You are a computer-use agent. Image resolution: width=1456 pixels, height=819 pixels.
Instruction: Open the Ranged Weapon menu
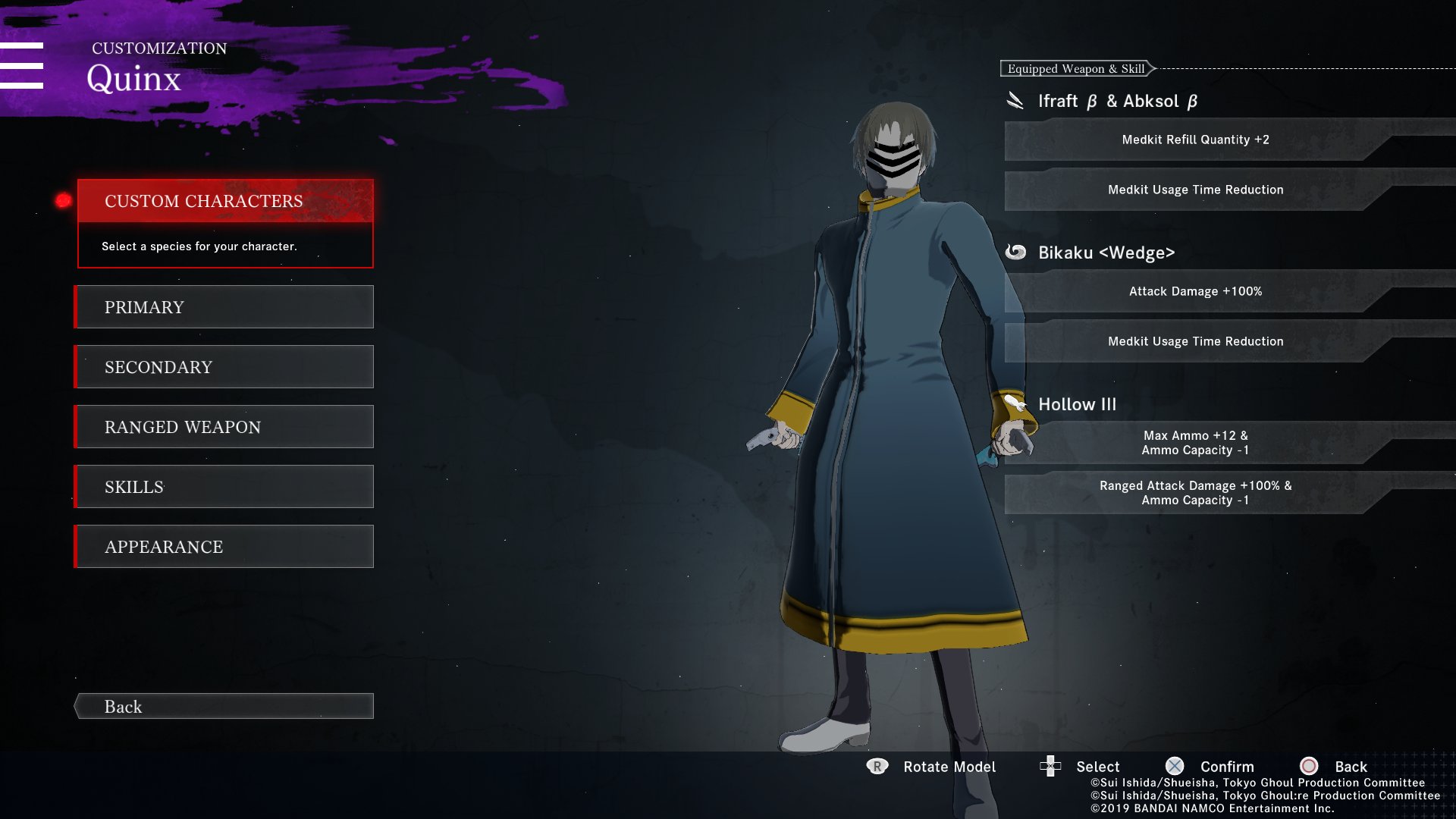[x=225, y=427]
